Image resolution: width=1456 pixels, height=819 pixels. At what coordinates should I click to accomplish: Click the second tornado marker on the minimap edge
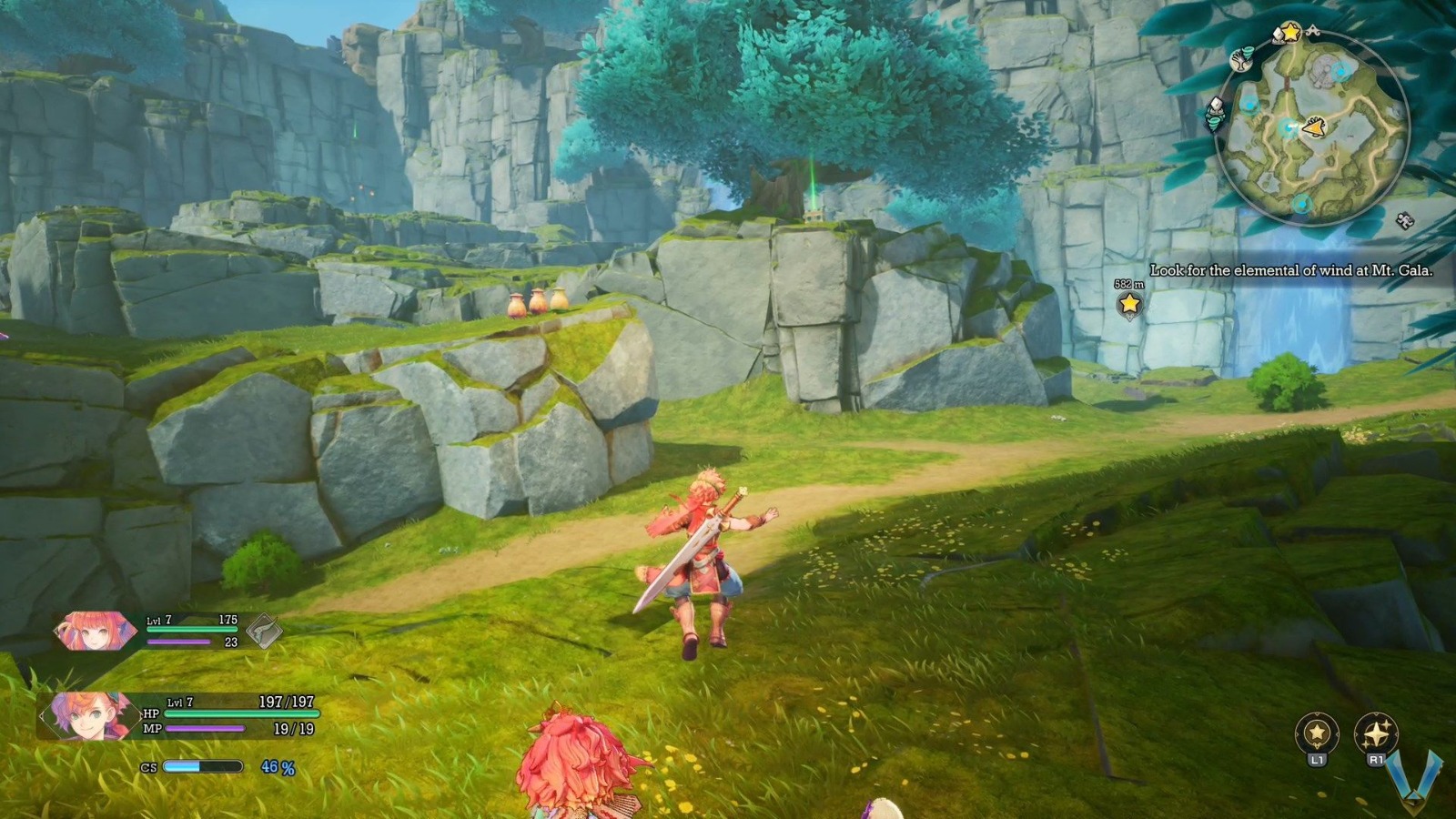click(x=1216, y=125)
